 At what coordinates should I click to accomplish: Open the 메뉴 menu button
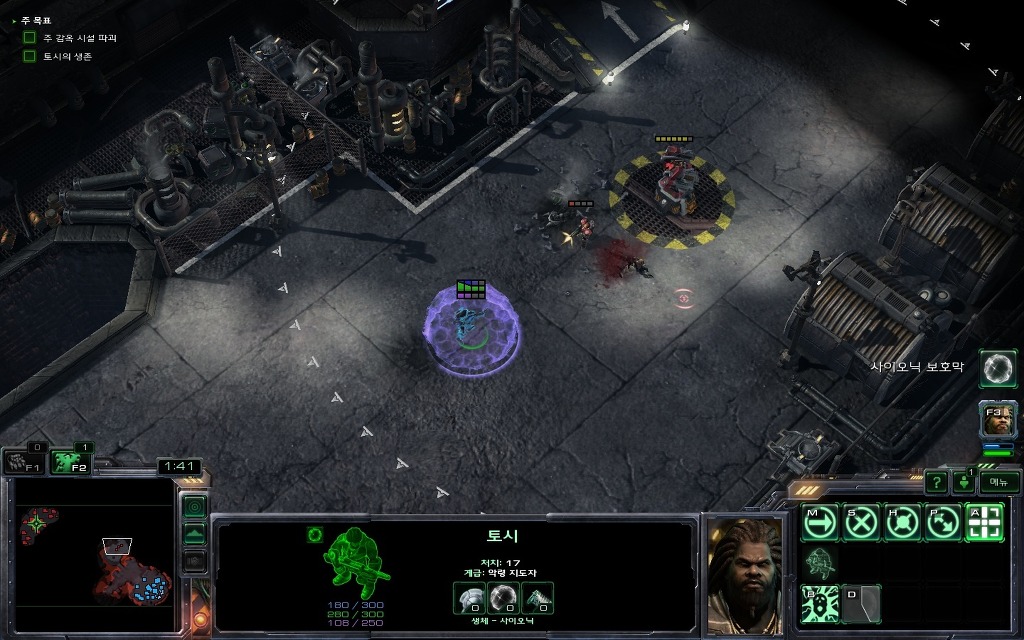(998, 482)
